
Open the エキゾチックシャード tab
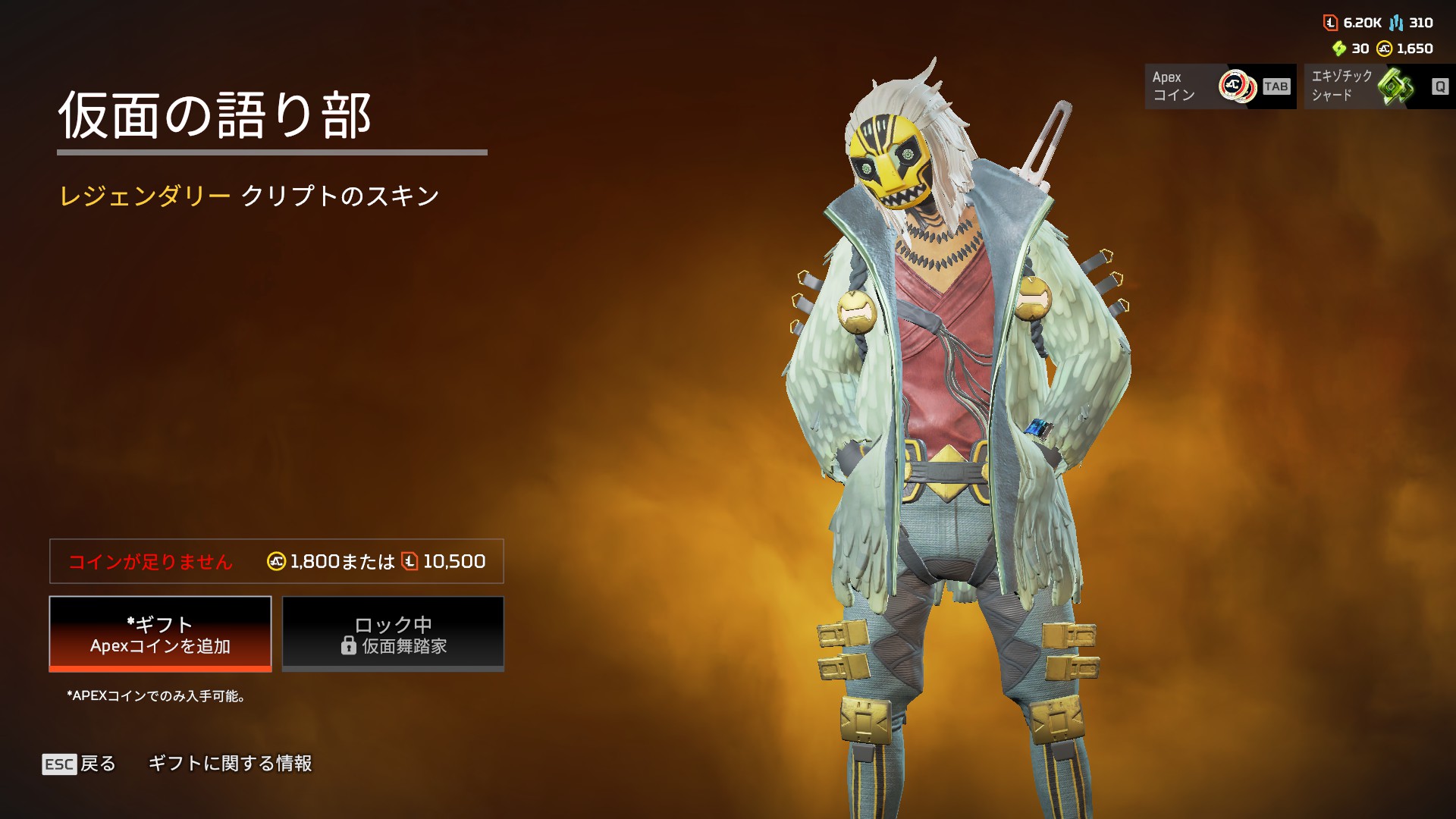(x=1379, y=86)
